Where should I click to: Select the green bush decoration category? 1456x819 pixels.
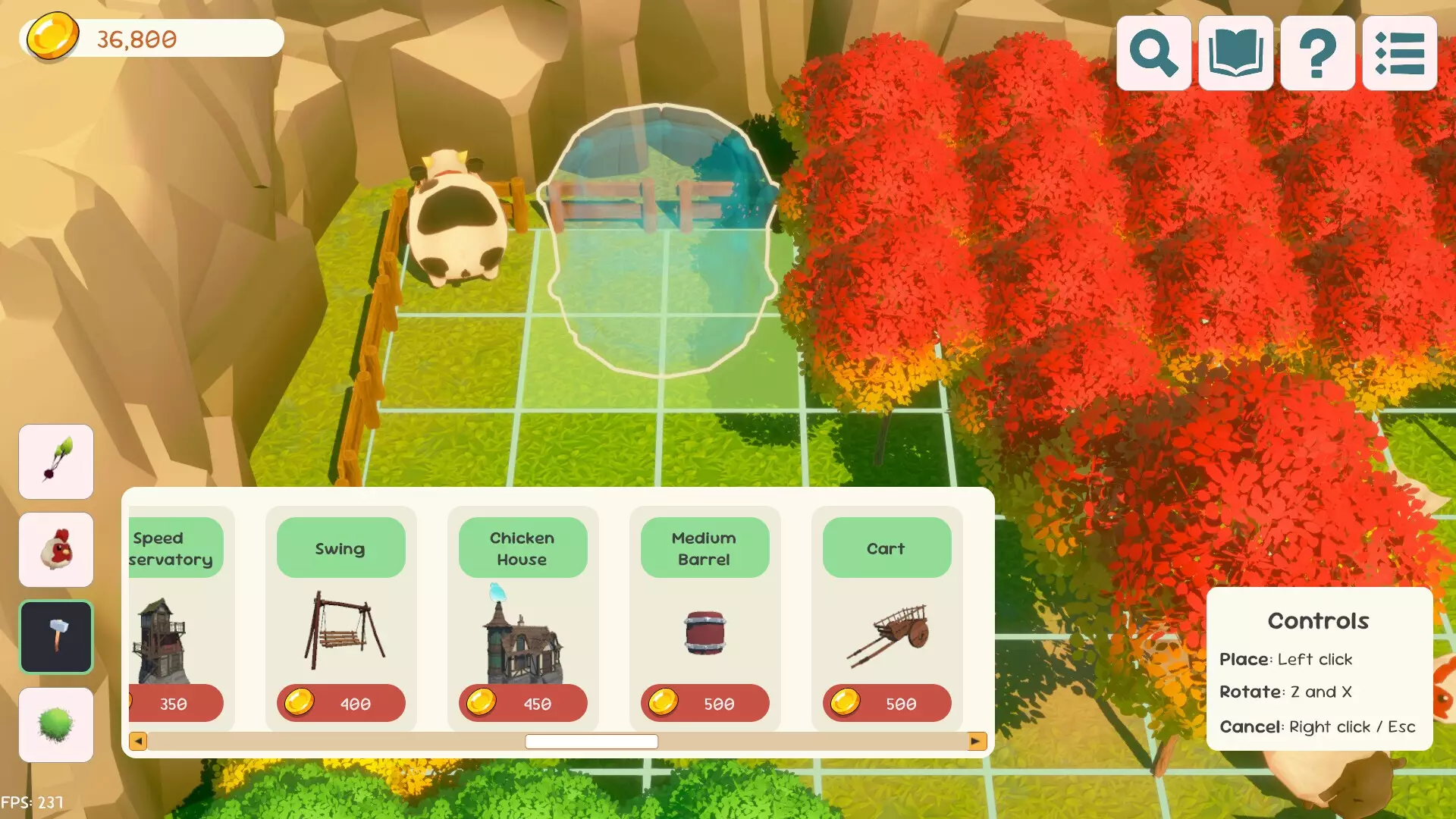click(56, 724)
